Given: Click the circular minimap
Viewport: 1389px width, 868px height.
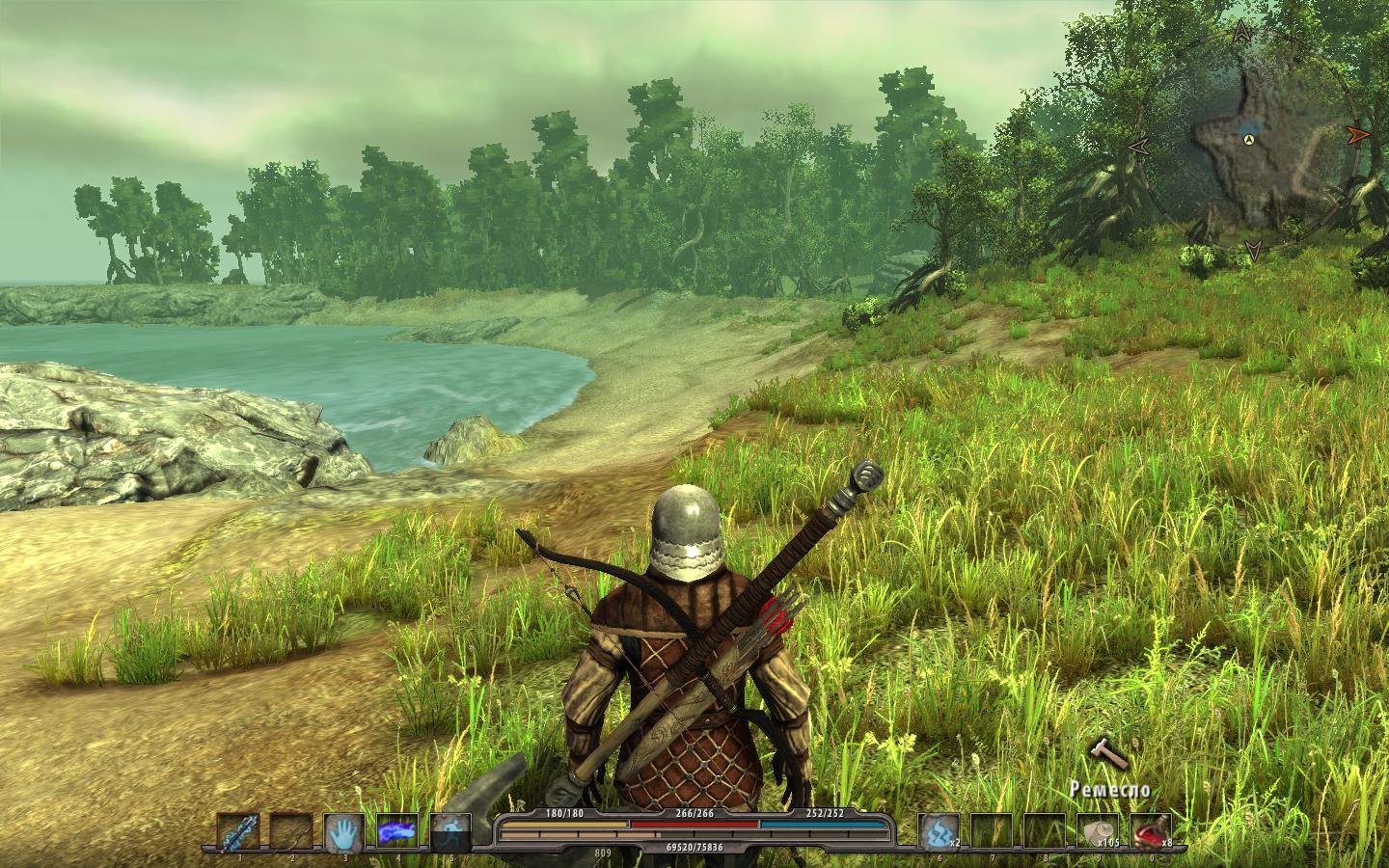Looking at the screenshot, I should coord(1249,145).
